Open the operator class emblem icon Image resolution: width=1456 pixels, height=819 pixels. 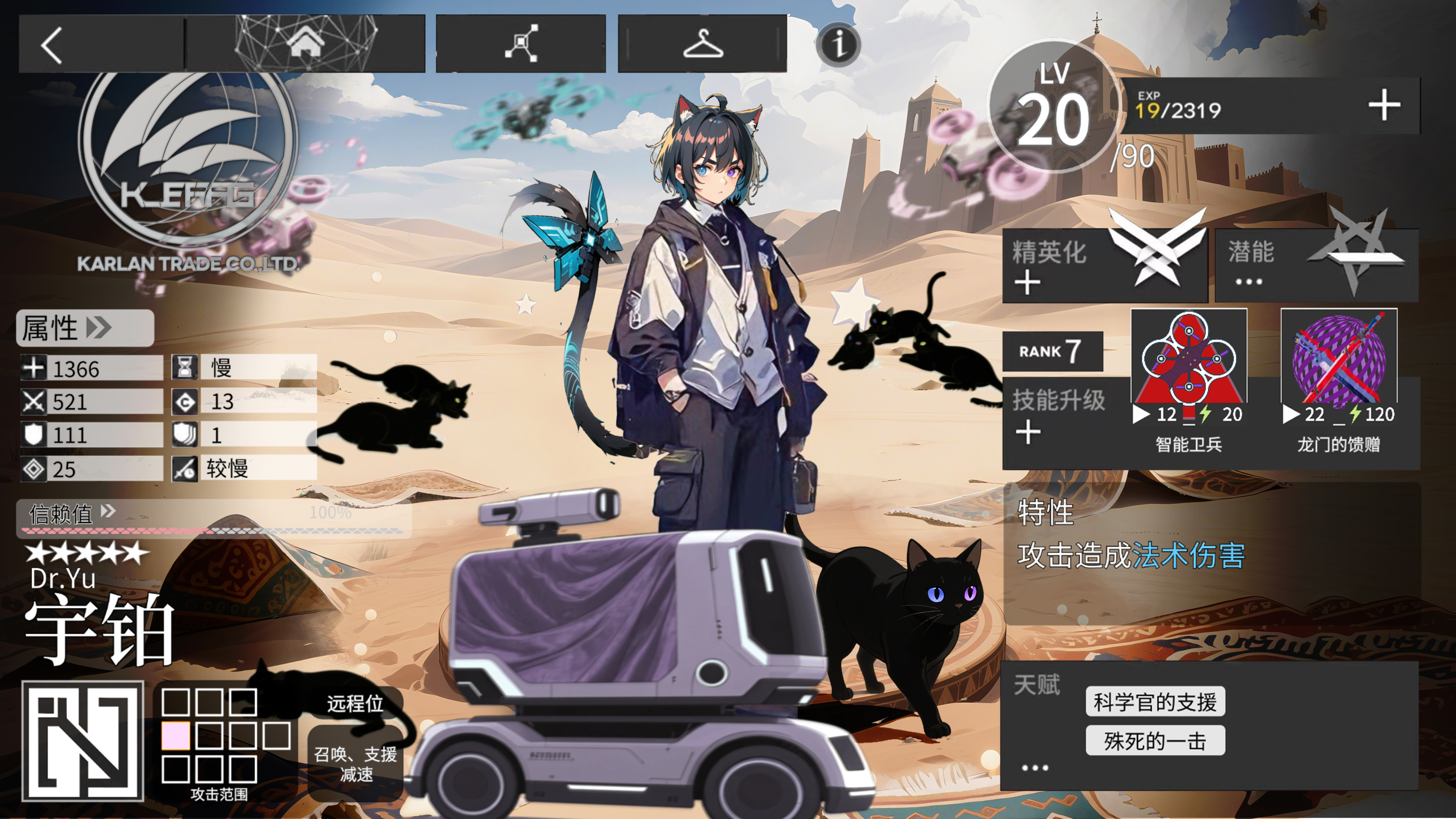(83, 741)
